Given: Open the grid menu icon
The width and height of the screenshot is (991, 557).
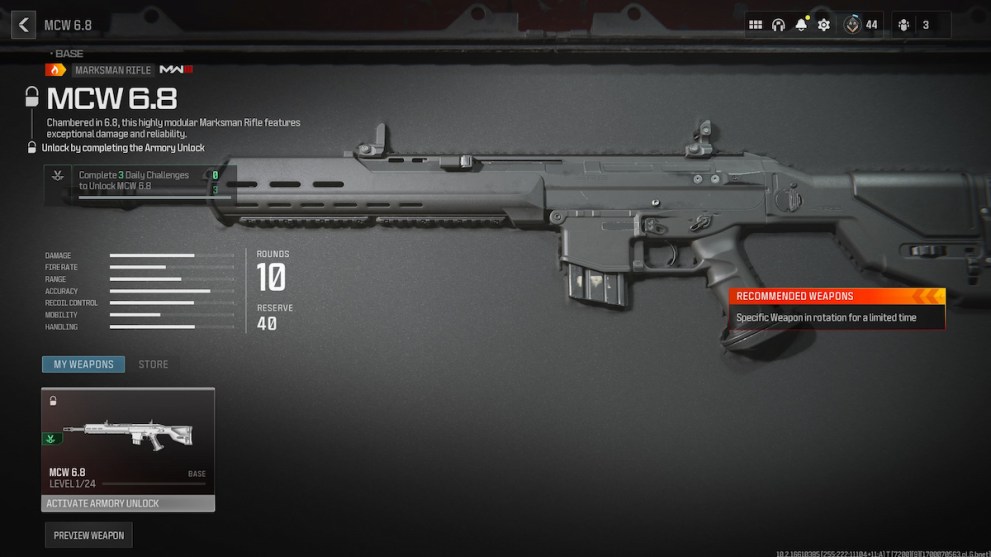Looking at the screenshot, I should (756, 25).
